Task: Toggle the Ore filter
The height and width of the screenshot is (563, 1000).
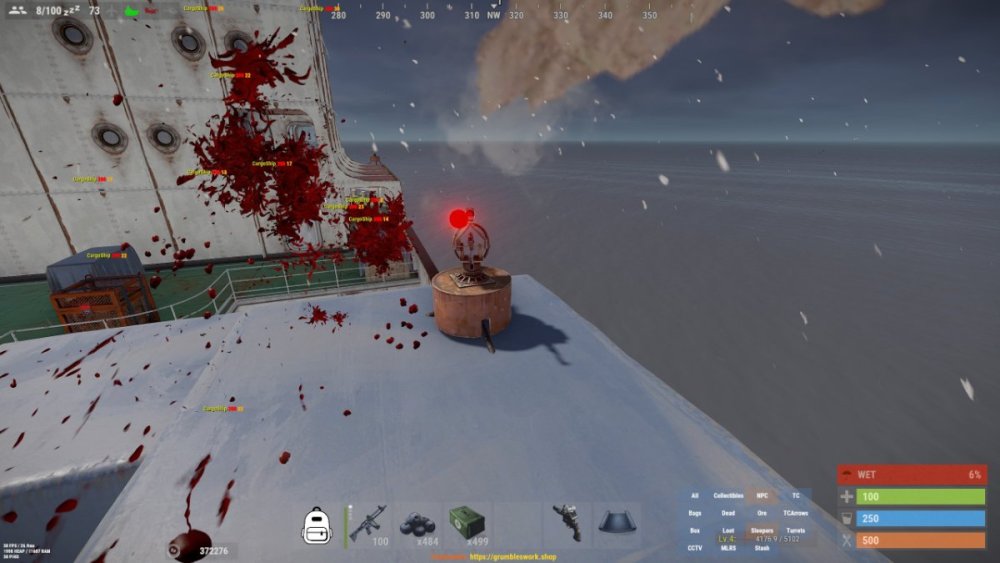Action: point(762,513)
